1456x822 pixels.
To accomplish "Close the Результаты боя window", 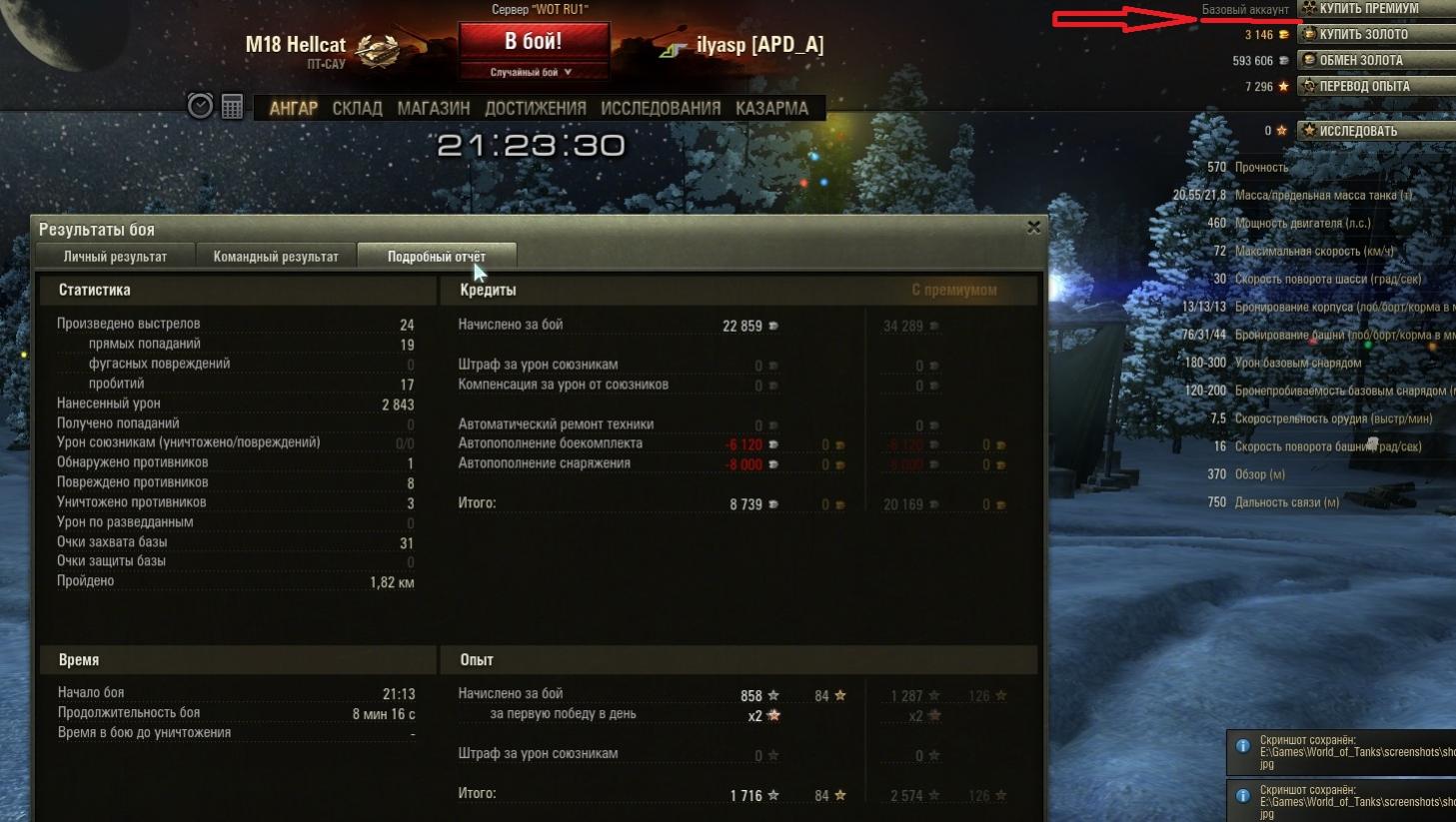I will click(1033, 228).
